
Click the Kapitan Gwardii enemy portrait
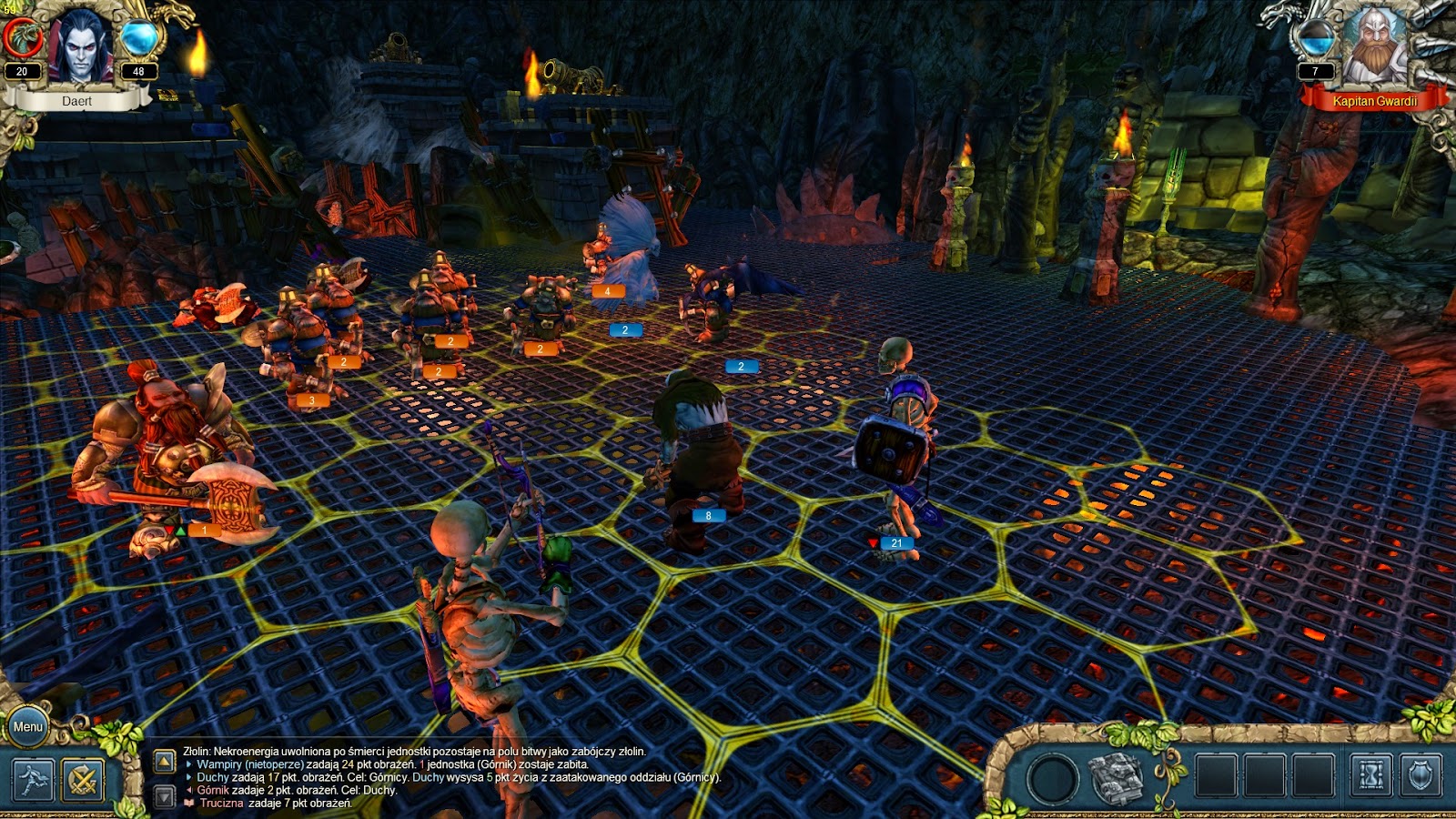click(x=1374, y=45)
